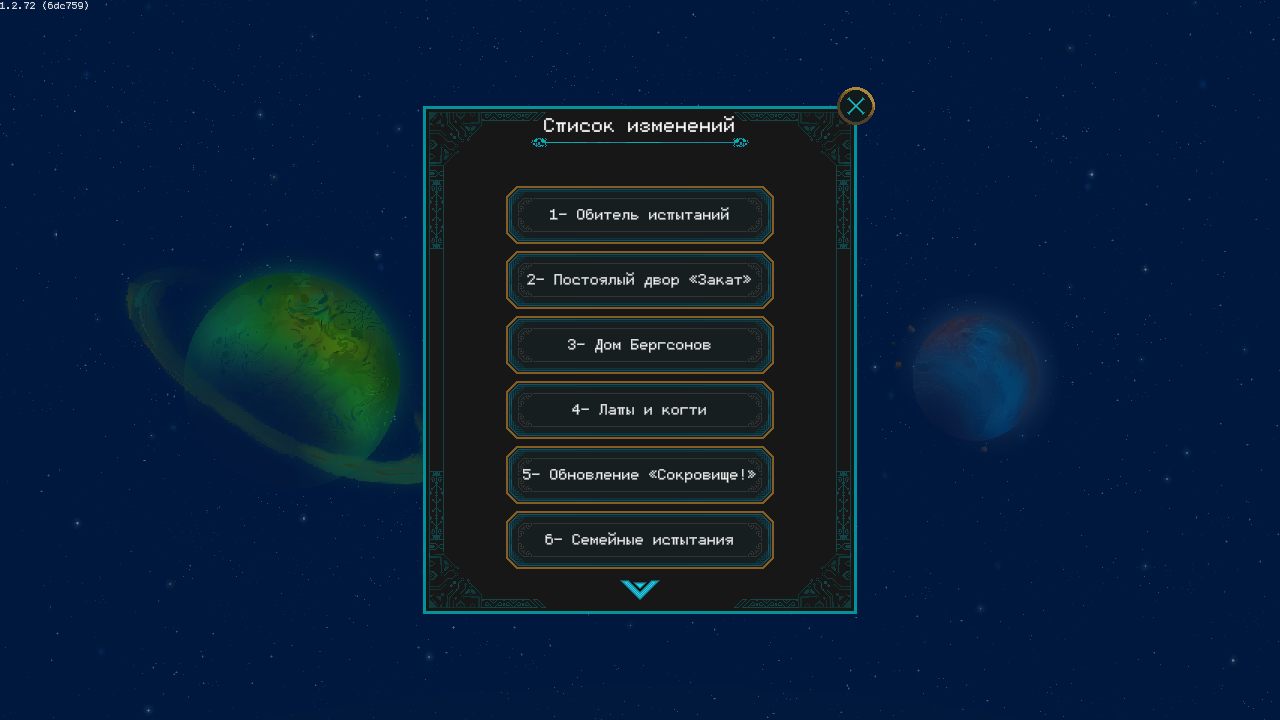Open the '4- Лапы и когти' entry

tap(639, 410)
